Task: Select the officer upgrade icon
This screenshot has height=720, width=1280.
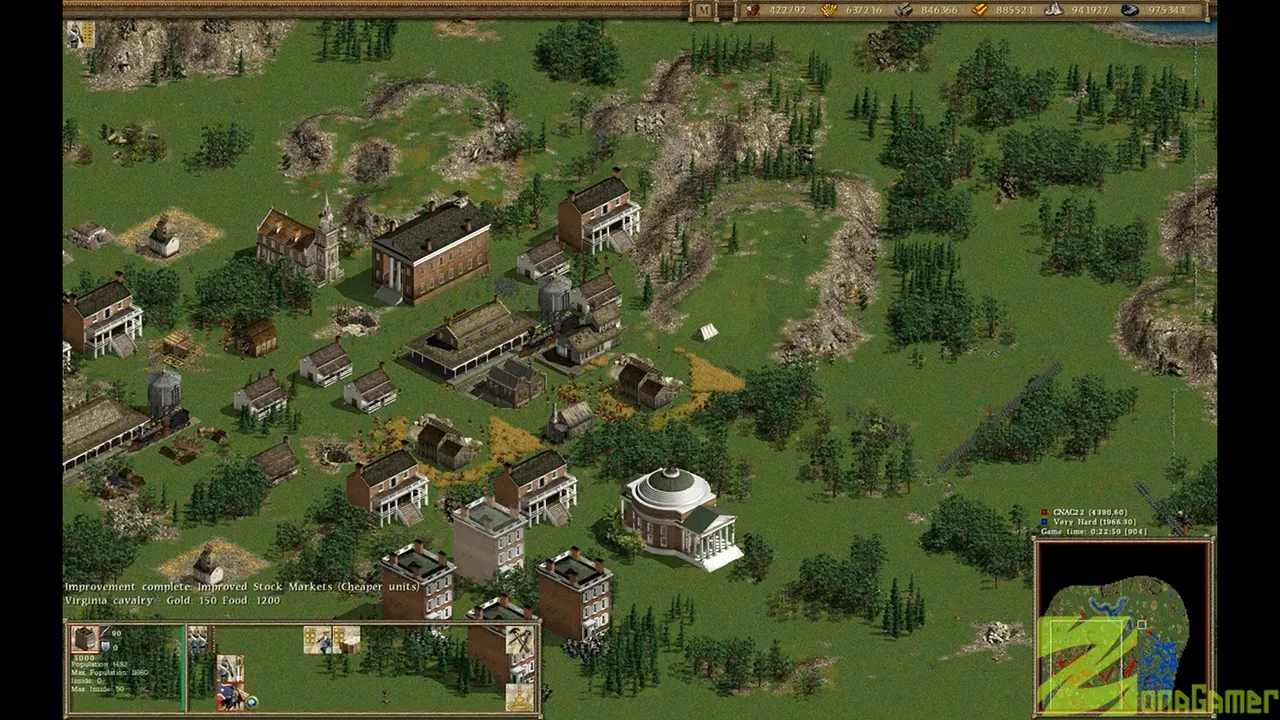Action: click(318, 640)
